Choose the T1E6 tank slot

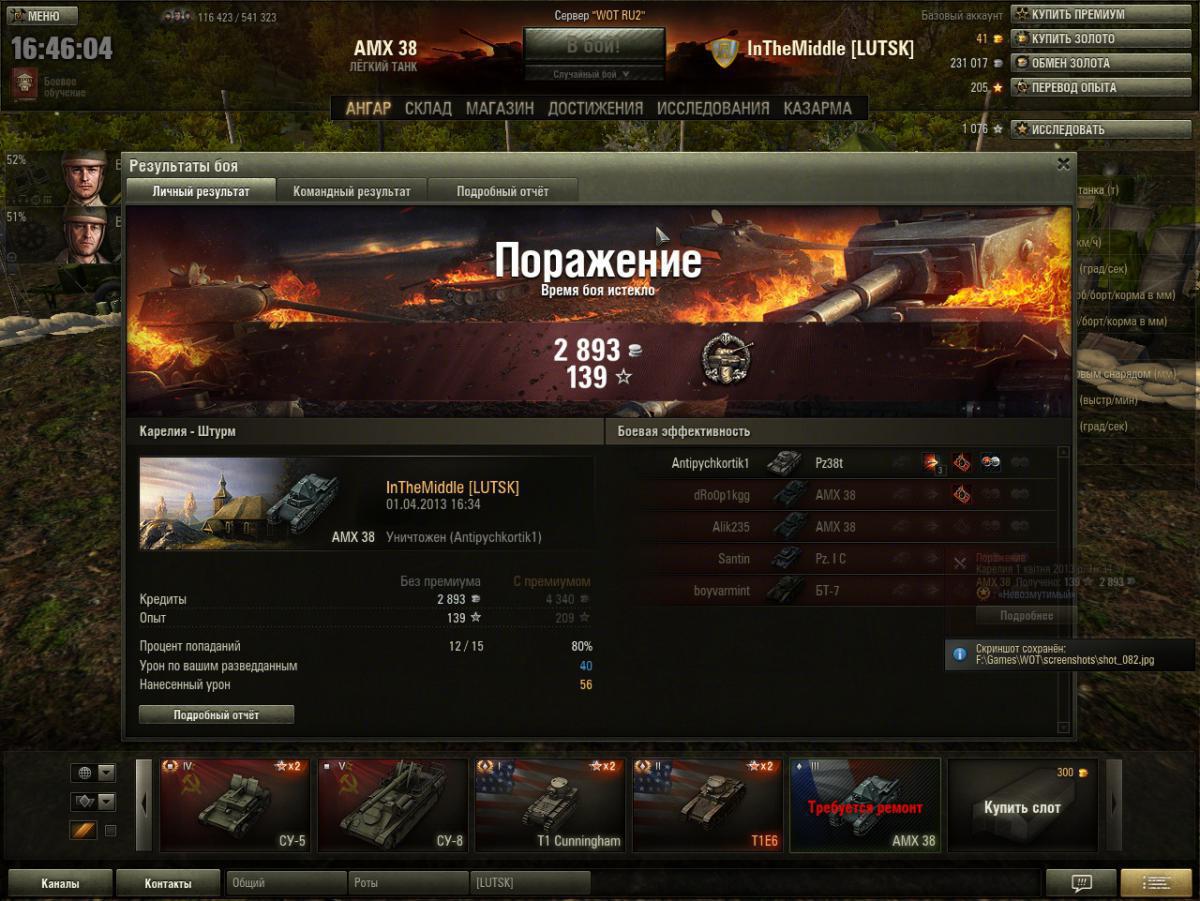coord(708,805)
